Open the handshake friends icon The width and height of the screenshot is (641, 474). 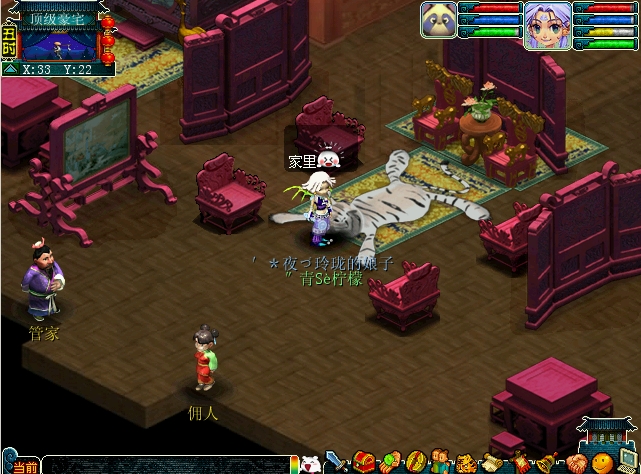[575, 464]
